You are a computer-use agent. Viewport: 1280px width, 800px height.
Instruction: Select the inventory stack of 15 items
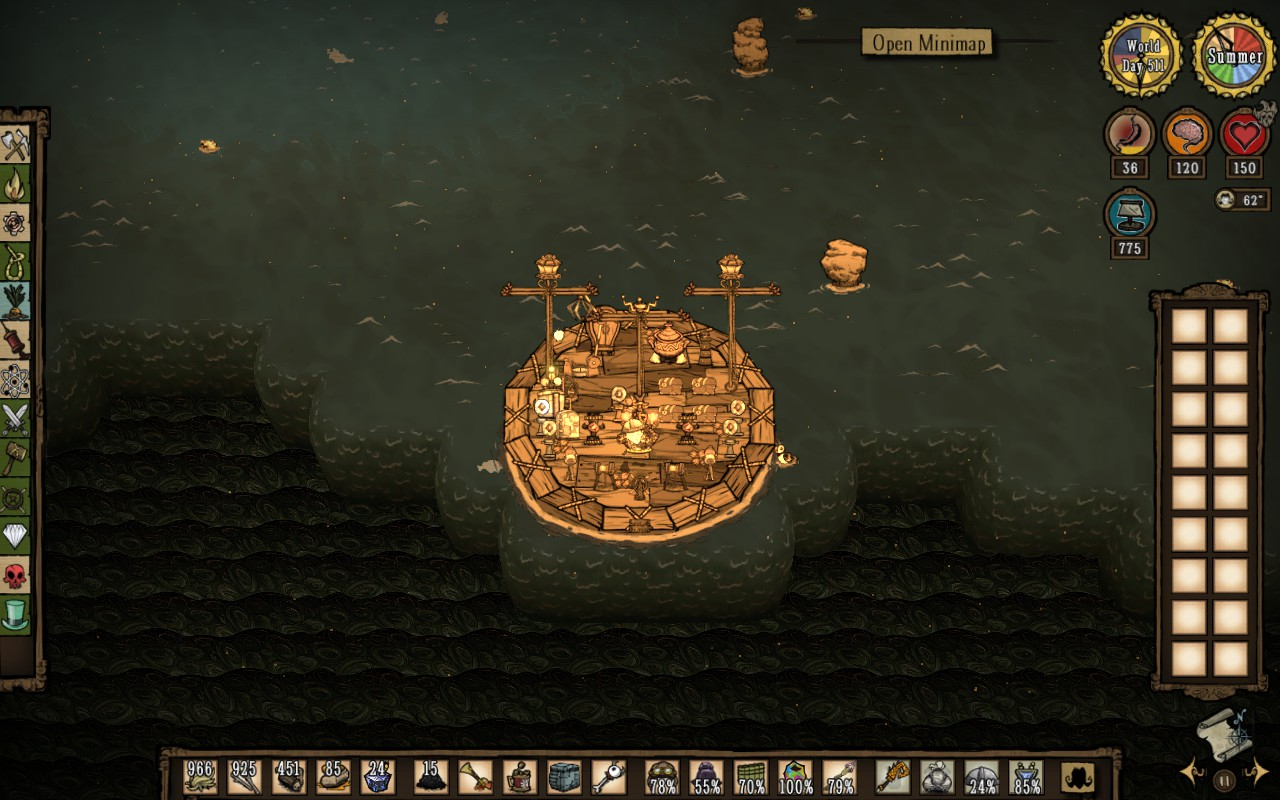pyautogui.click(x=431, y=777)
